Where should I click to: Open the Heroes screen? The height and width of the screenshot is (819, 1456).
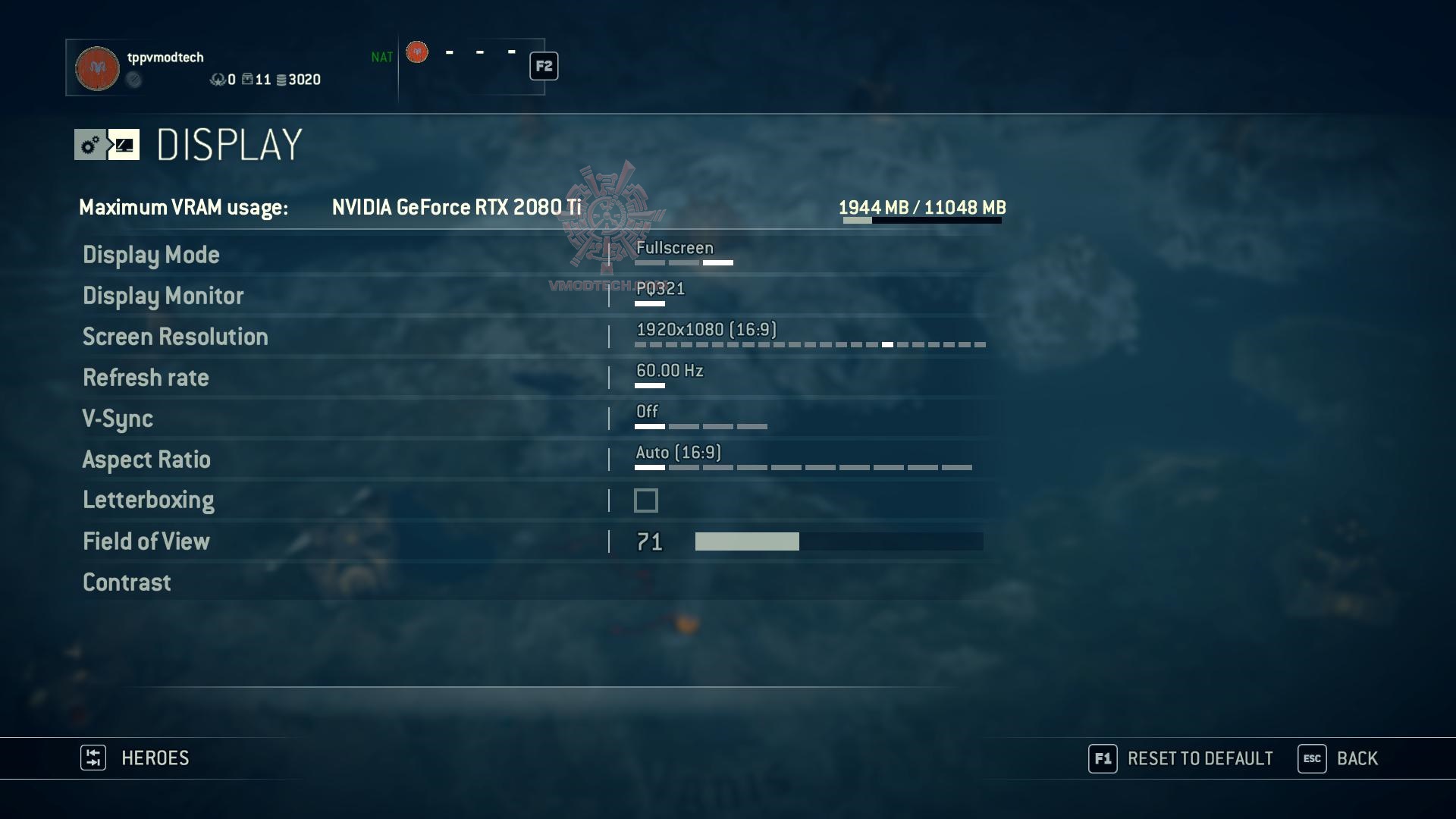(x=136, y=758)
